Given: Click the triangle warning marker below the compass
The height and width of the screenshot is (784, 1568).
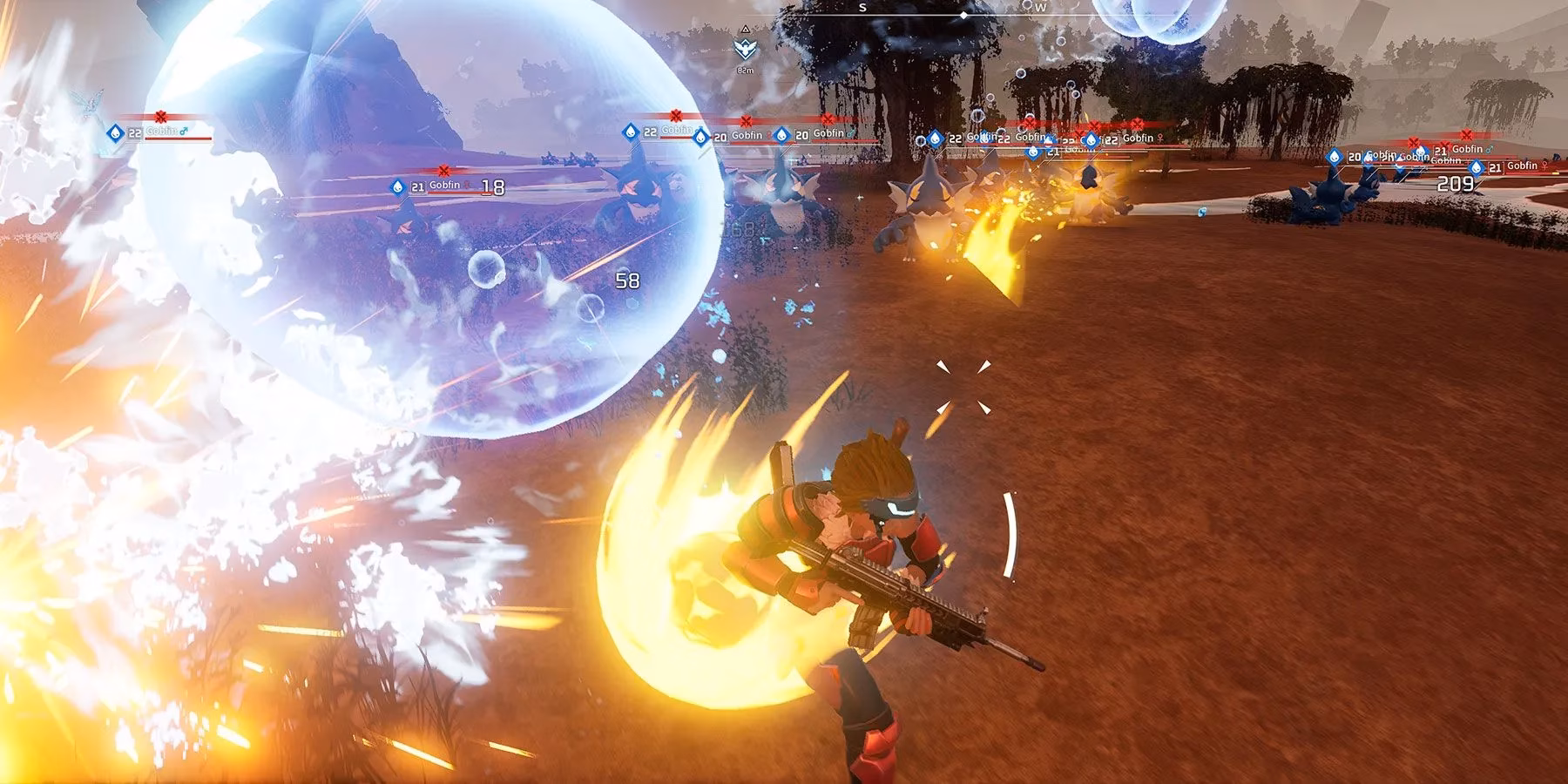Looking at the screenshot, I should point(746,29).
